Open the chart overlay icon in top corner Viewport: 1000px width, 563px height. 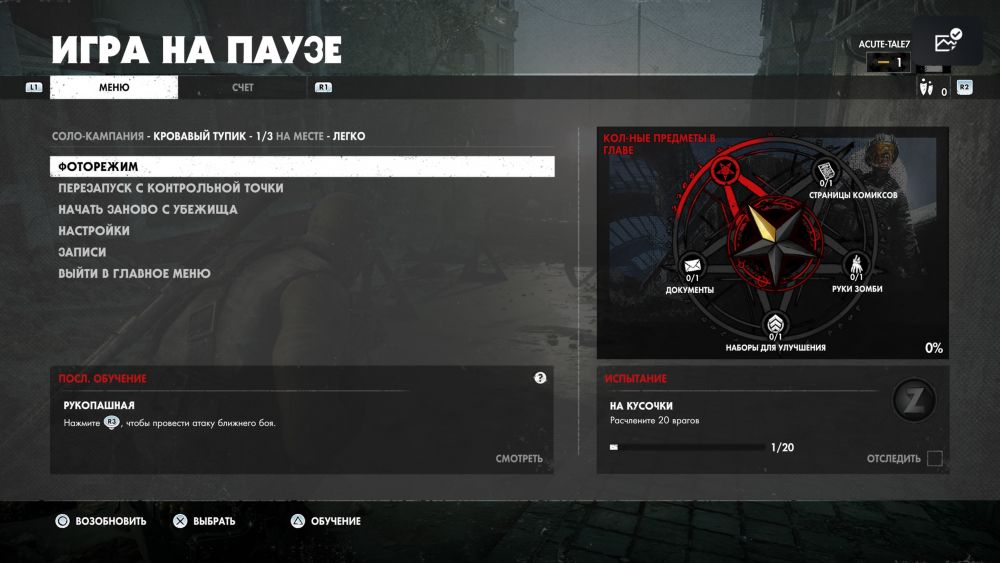click(x=946, y=42)
